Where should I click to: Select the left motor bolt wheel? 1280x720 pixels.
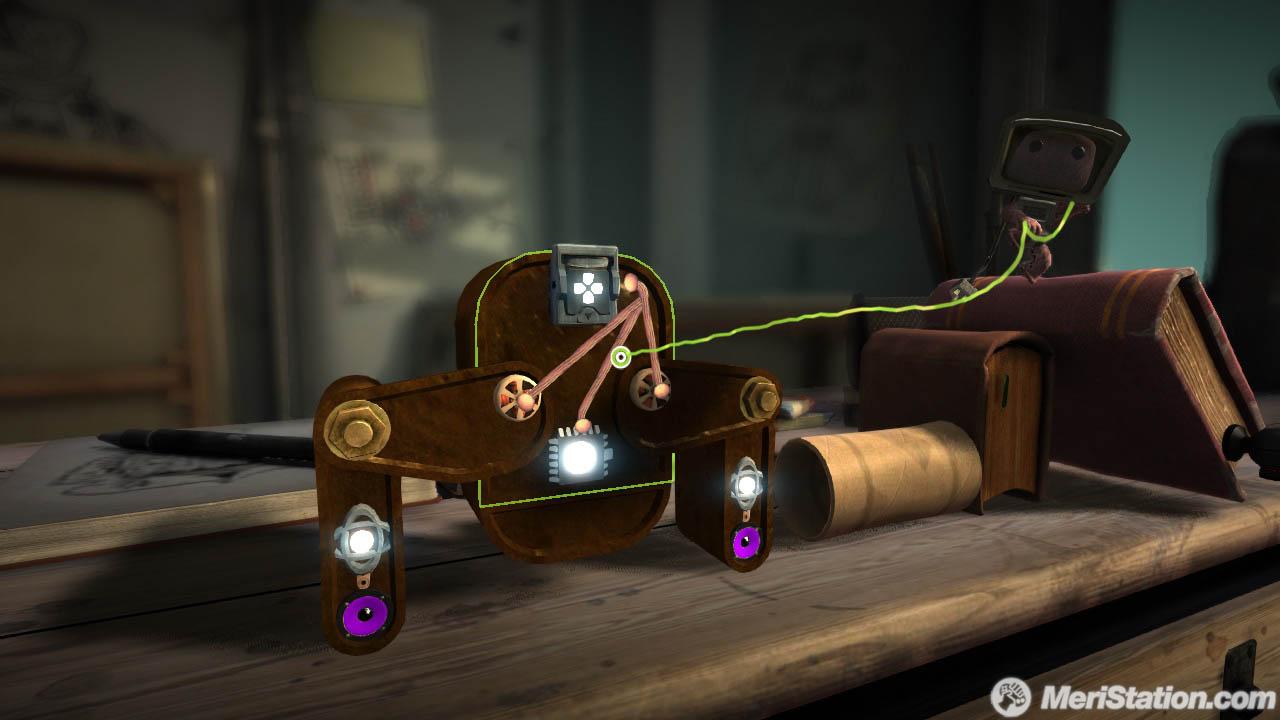(518, 397)
